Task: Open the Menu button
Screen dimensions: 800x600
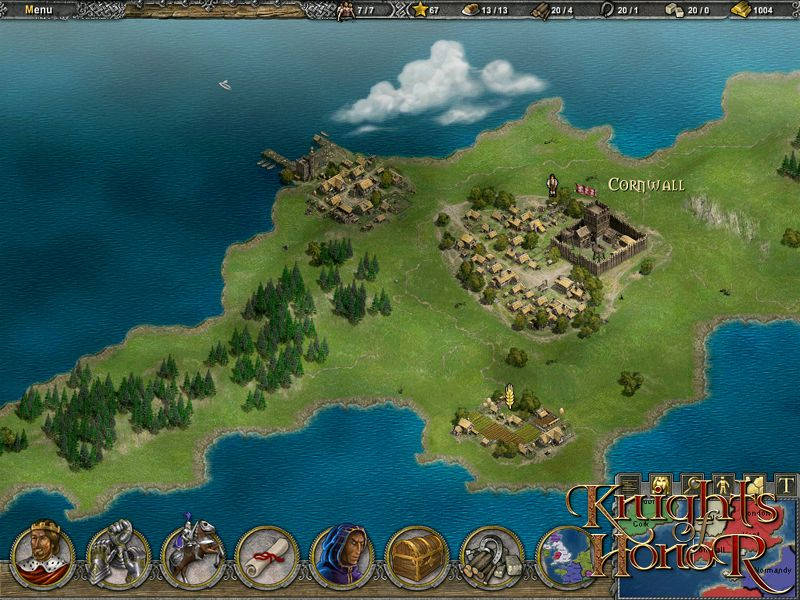Action: point(38,10)
